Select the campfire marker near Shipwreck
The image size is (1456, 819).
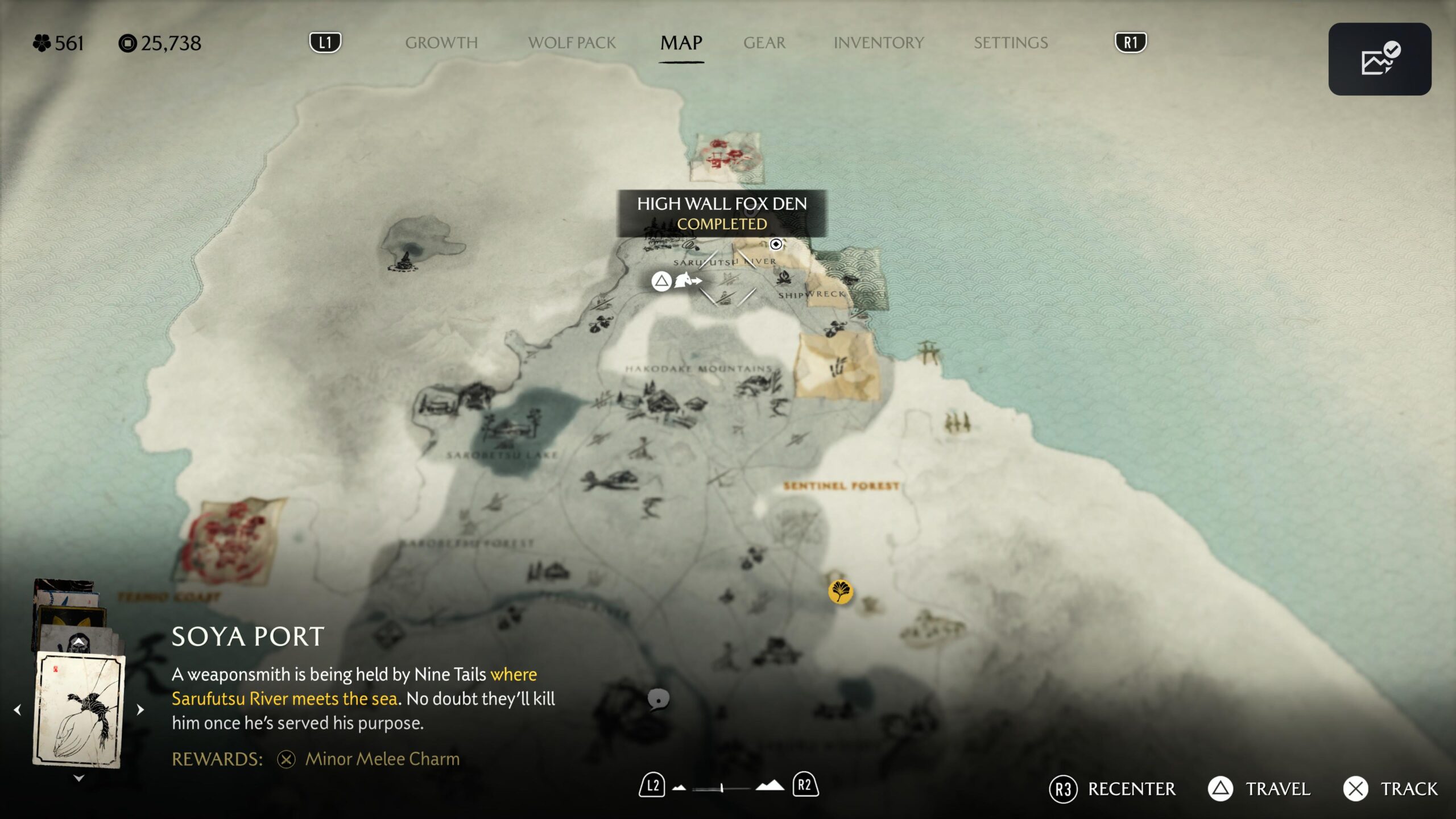[784, 278]
